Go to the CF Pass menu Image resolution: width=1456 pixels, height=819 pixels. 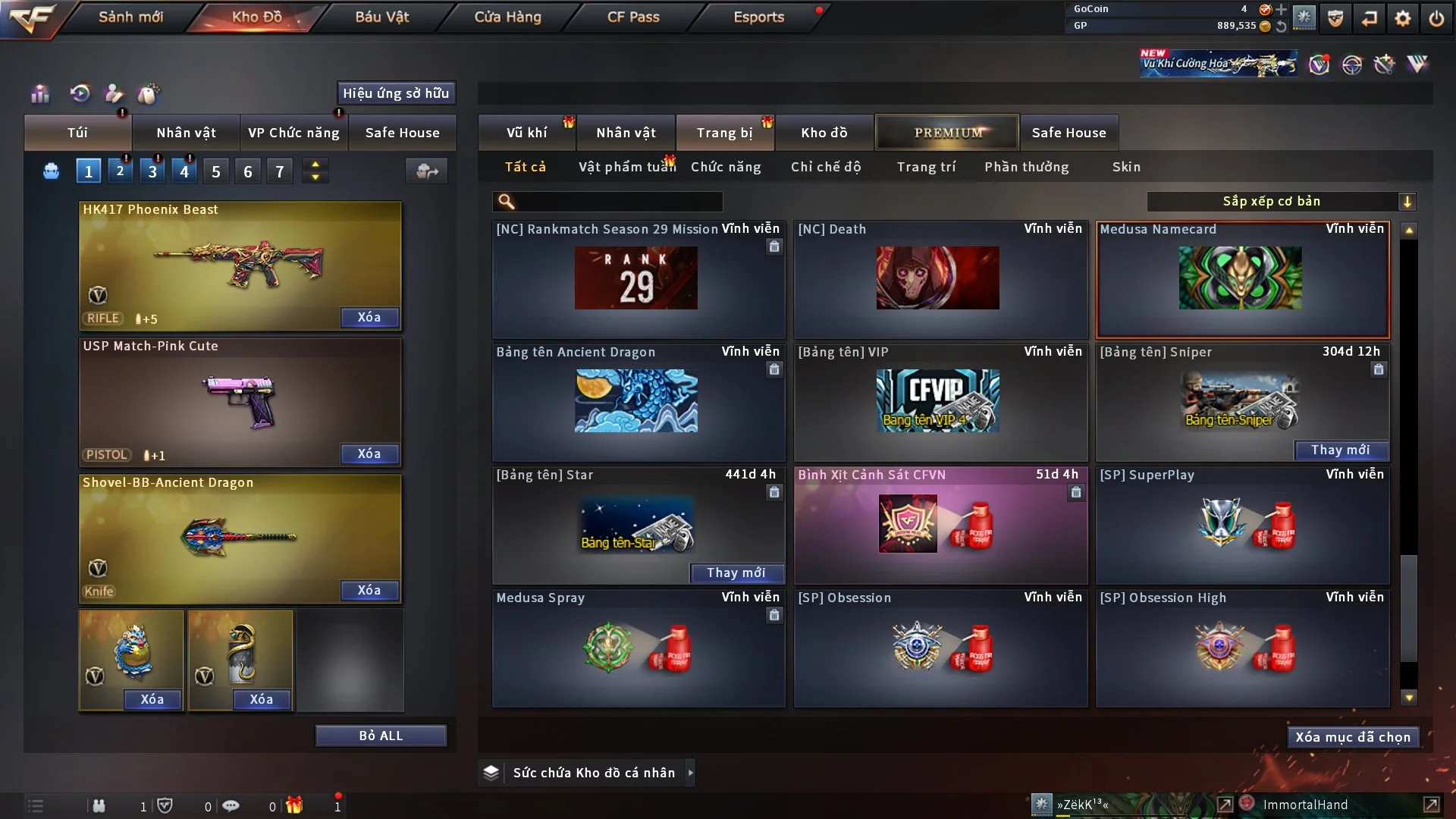[633, 17]
